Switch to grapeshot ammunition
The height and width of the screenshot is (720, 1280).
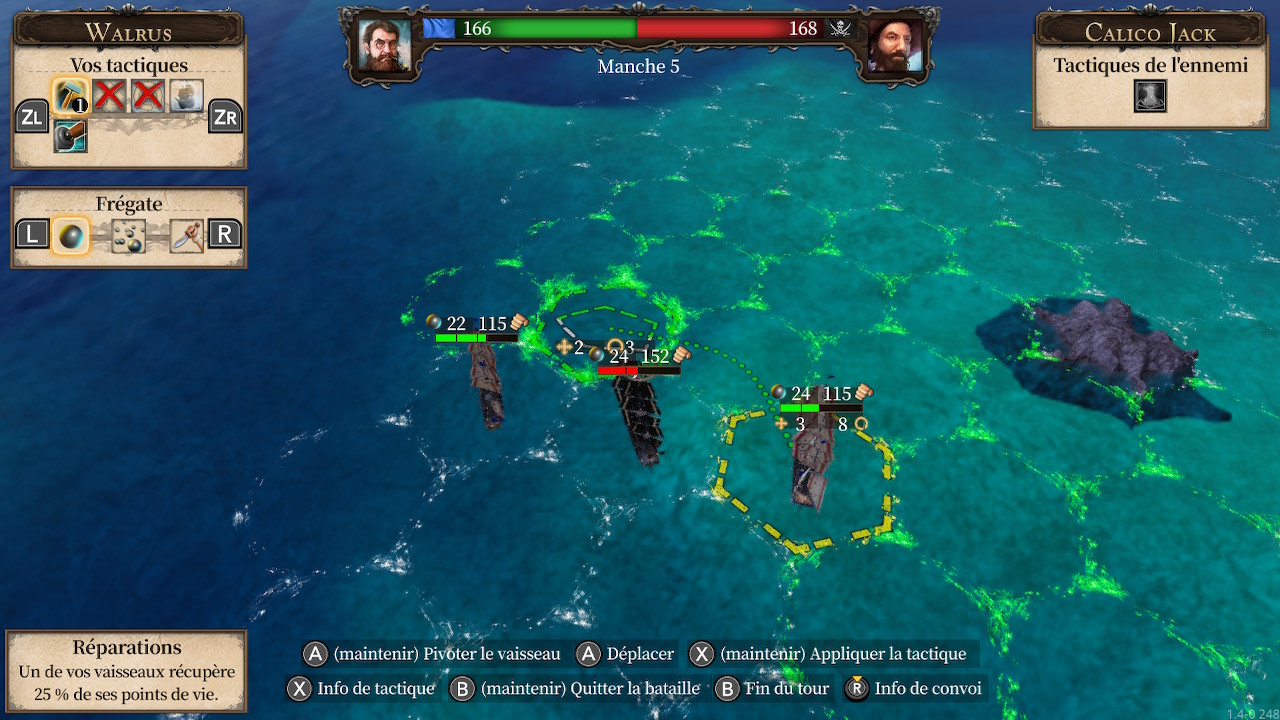[128, 235]
